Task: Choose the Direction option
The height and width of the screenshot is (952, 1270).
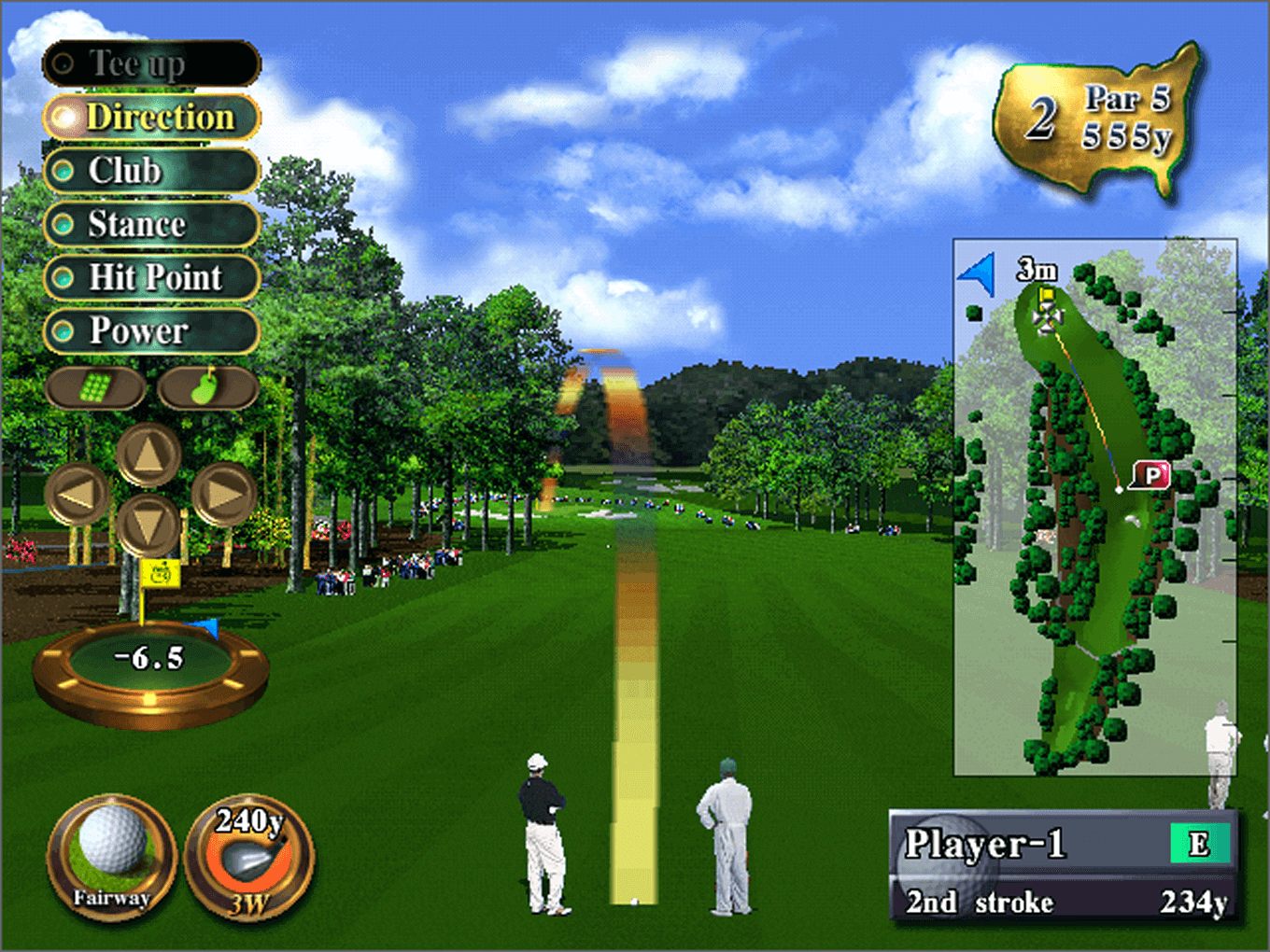Action: coord(151,118)
